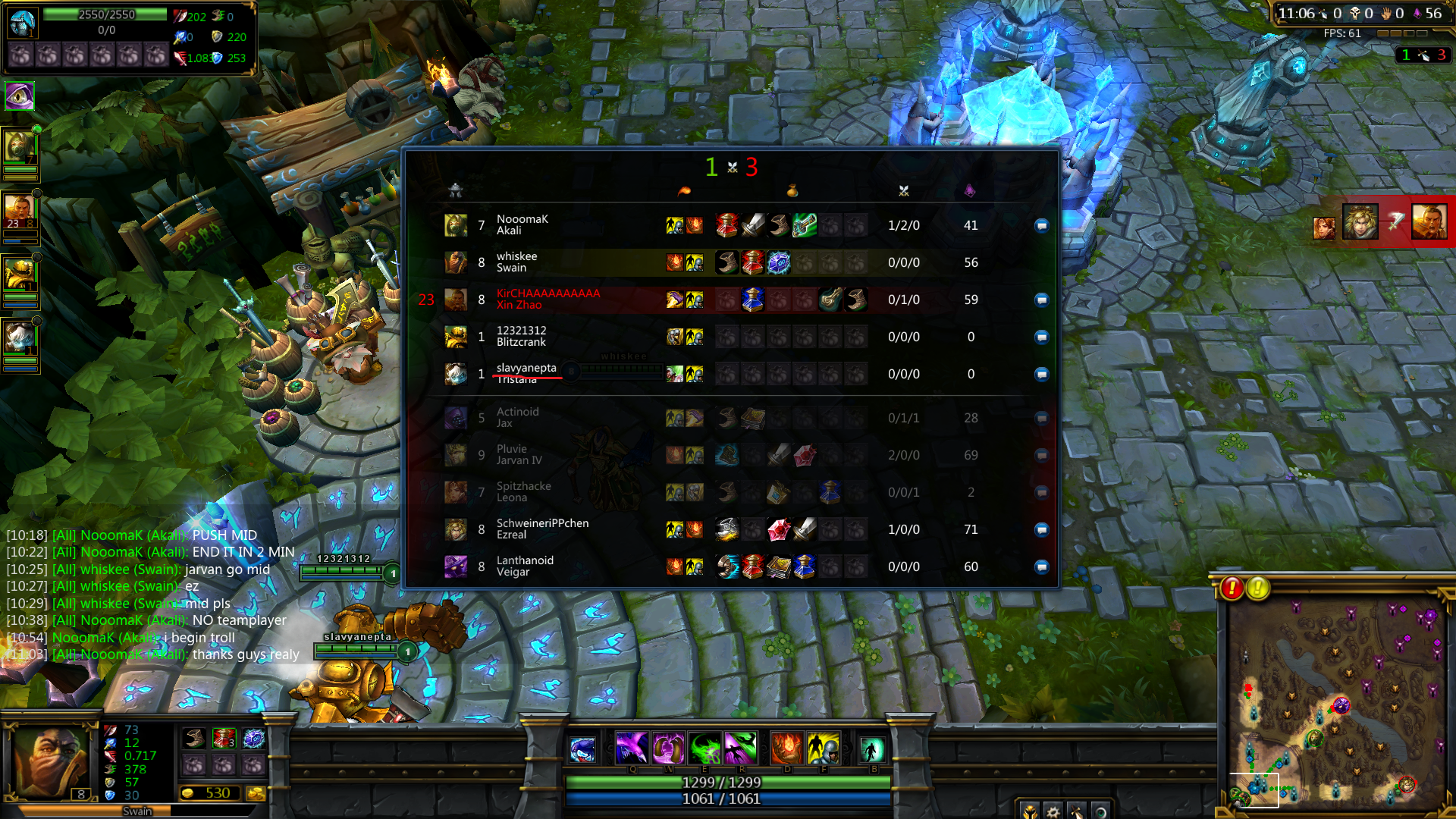Cast Swain's green E ability
The image size is (1456, 819).
tap(704, 748)
